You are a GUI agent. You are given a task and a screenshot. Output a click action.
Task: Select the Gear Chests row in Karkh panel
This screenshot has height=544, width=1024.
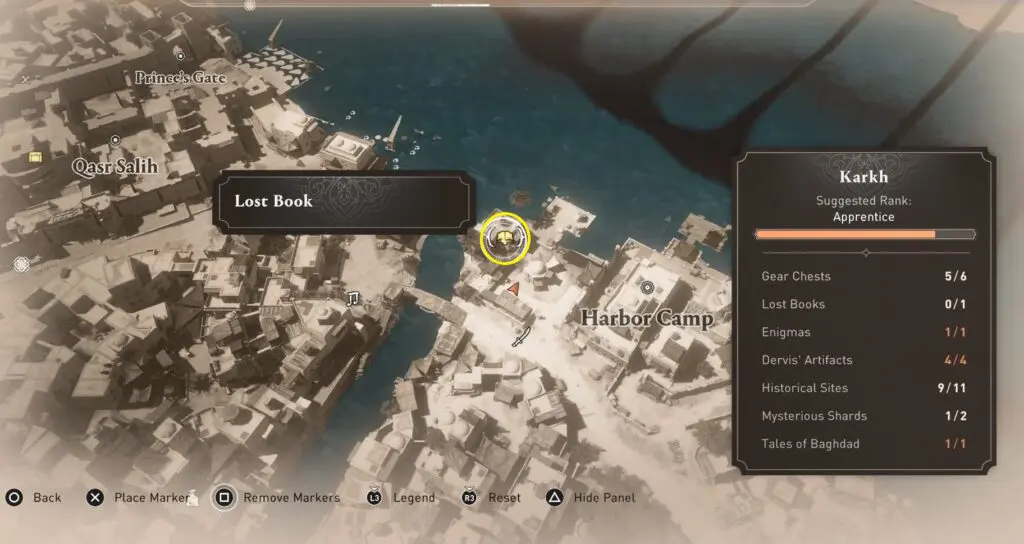[864, 276]
